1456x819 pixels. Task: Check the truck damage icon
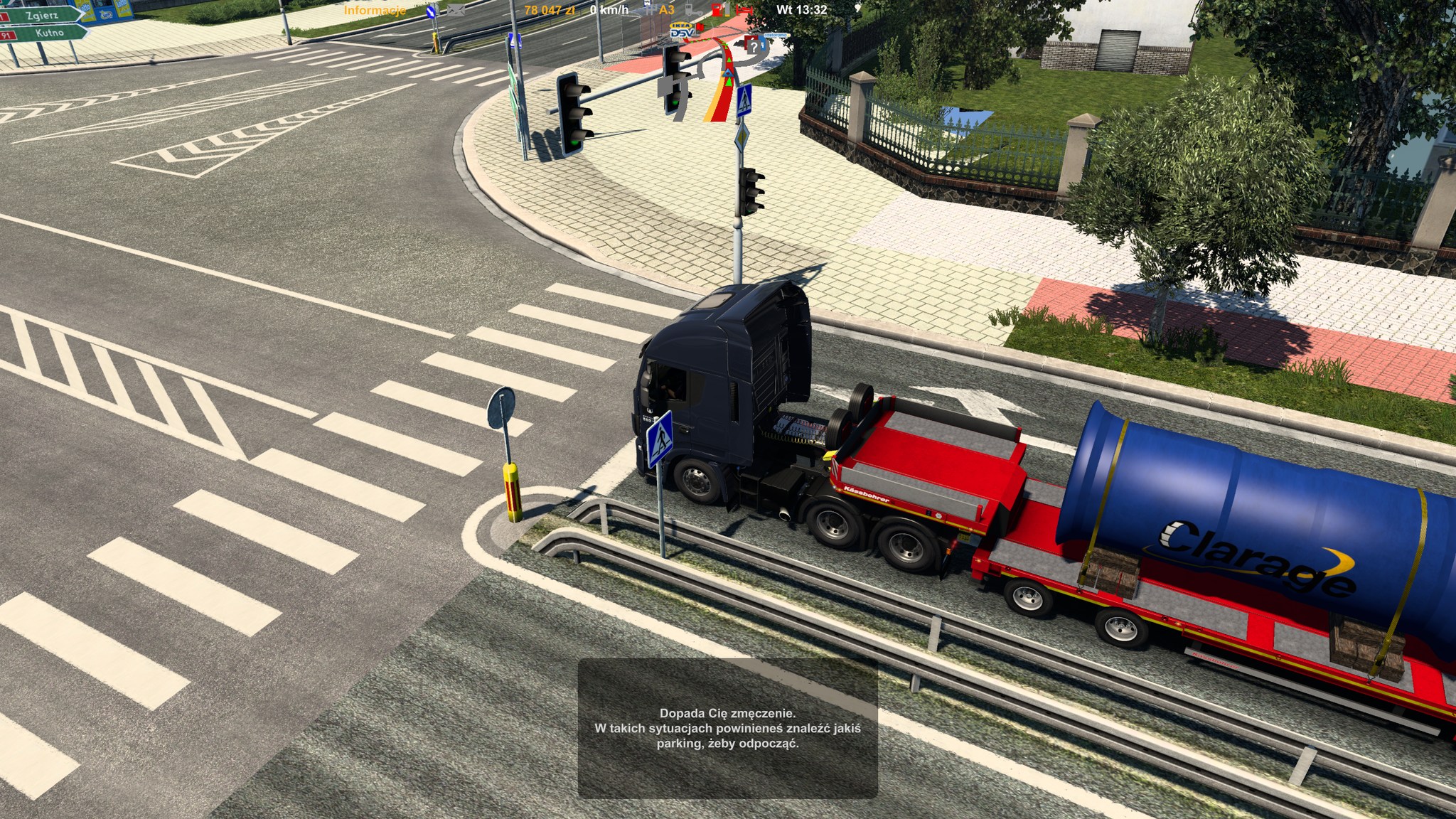point(690,10)
